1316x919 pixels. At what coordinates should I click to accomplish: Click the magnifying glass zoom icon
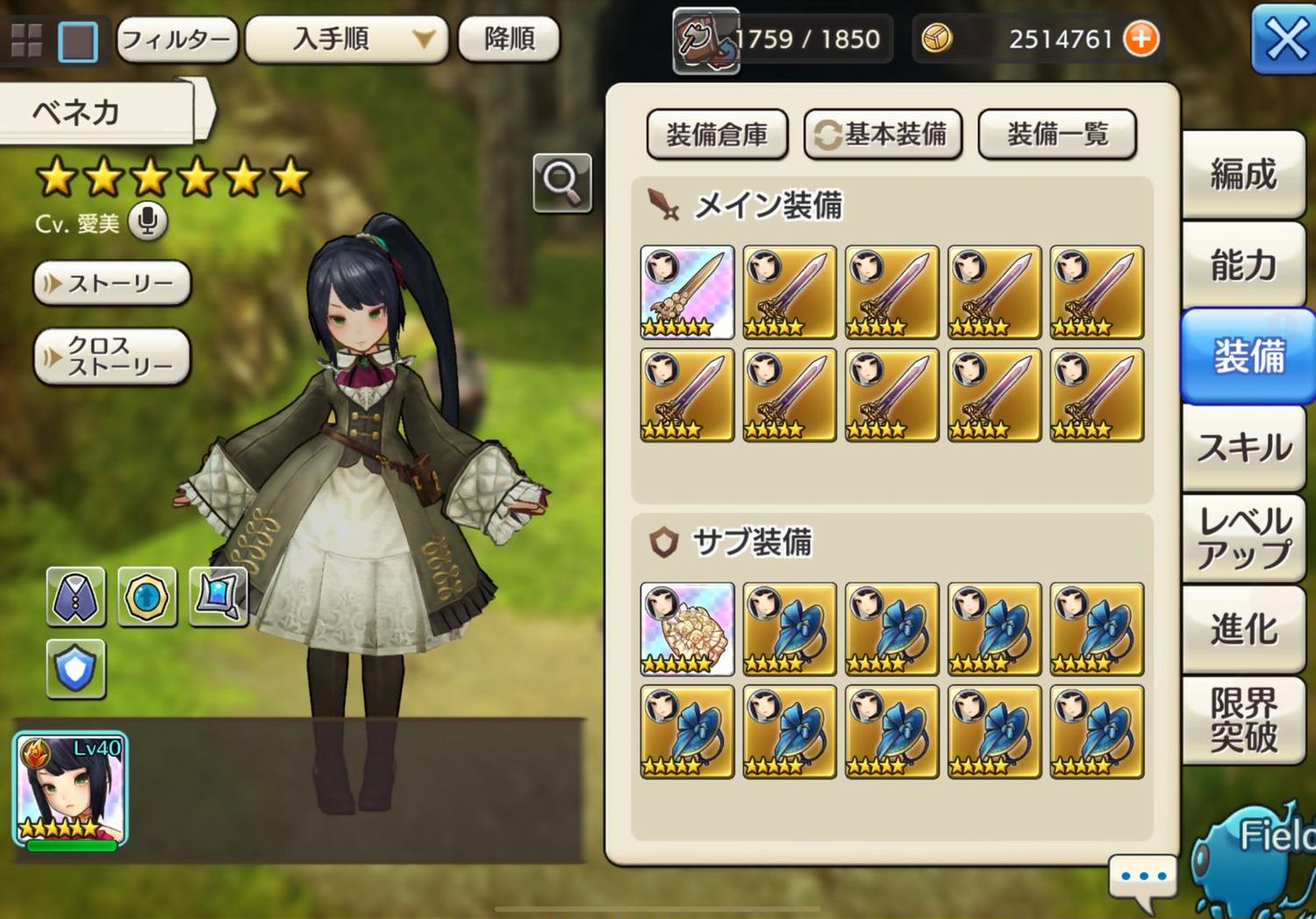561,182
